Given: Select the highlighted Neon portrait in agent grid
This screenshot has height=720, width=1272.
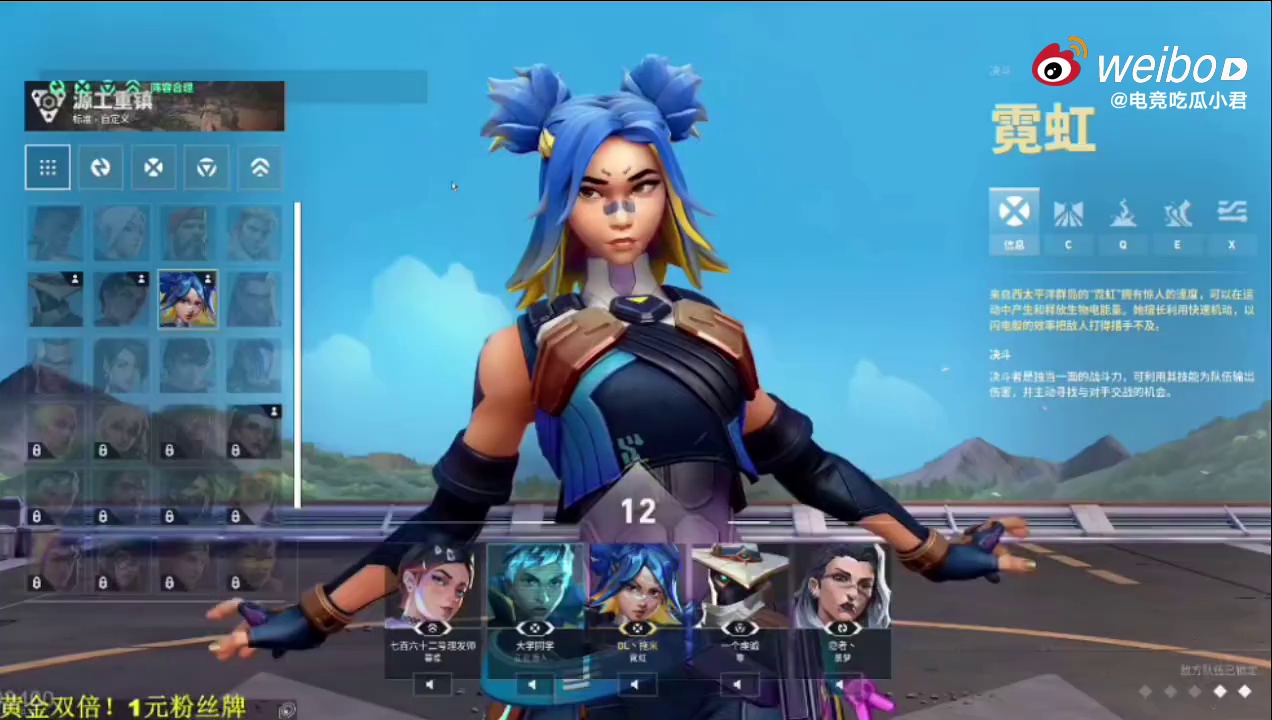Looking at the screenshot, I should point(187,299).
